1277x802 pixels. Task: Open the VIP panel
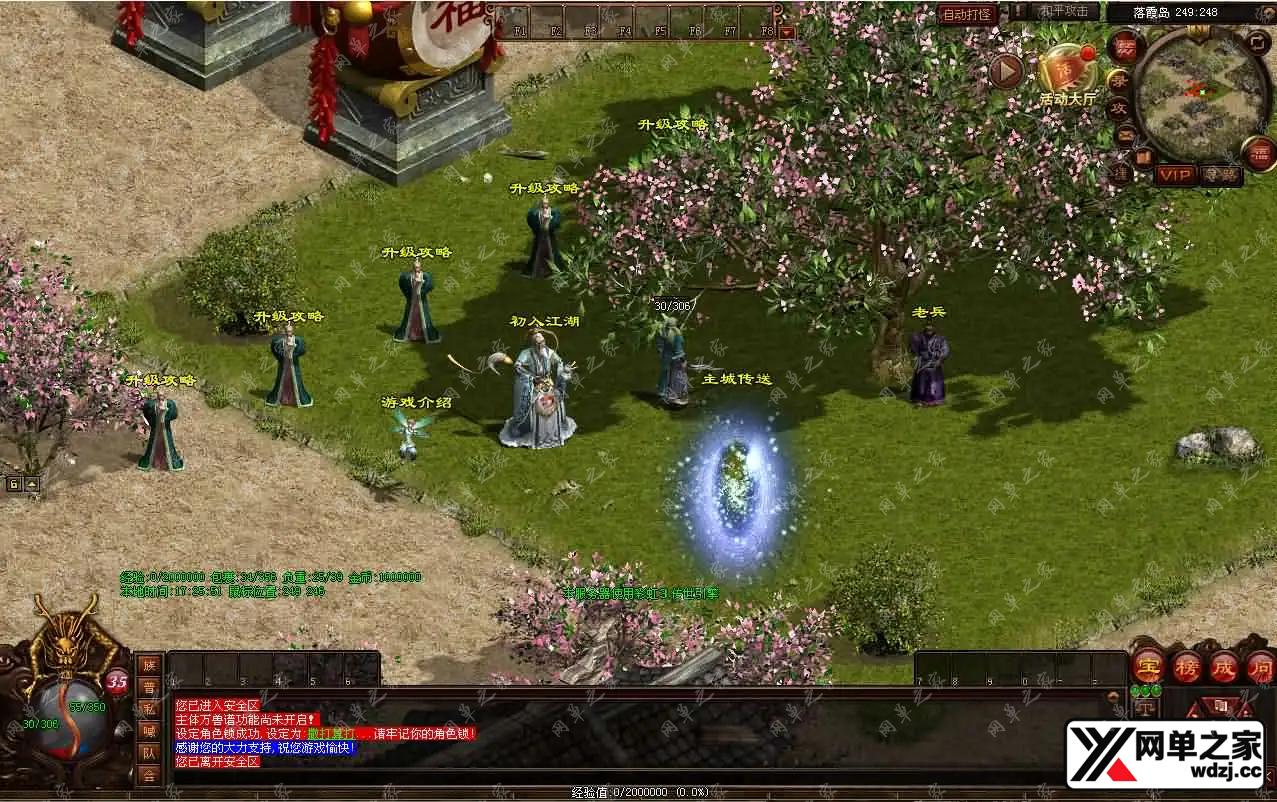click(1175, 175)
